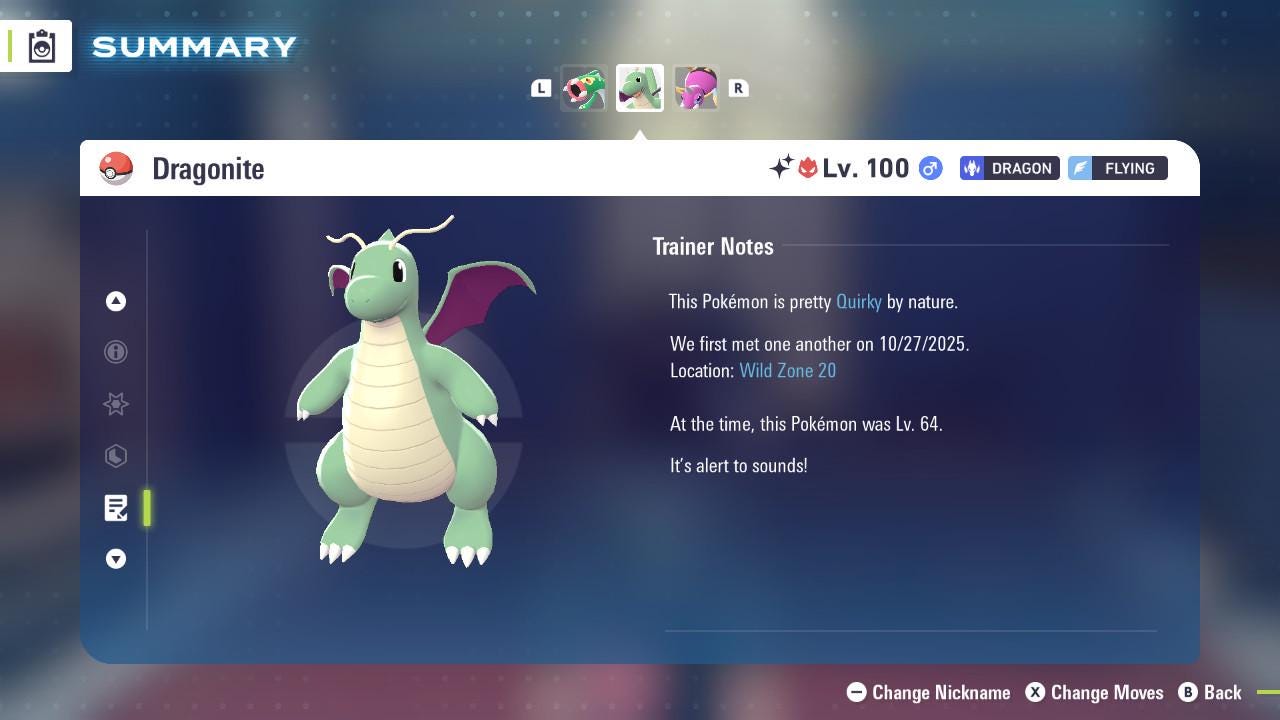The width and height of the screenshot is (1280, 720).
Task: Switch to the Raticate tab
Action: click(x=585, y=88)
